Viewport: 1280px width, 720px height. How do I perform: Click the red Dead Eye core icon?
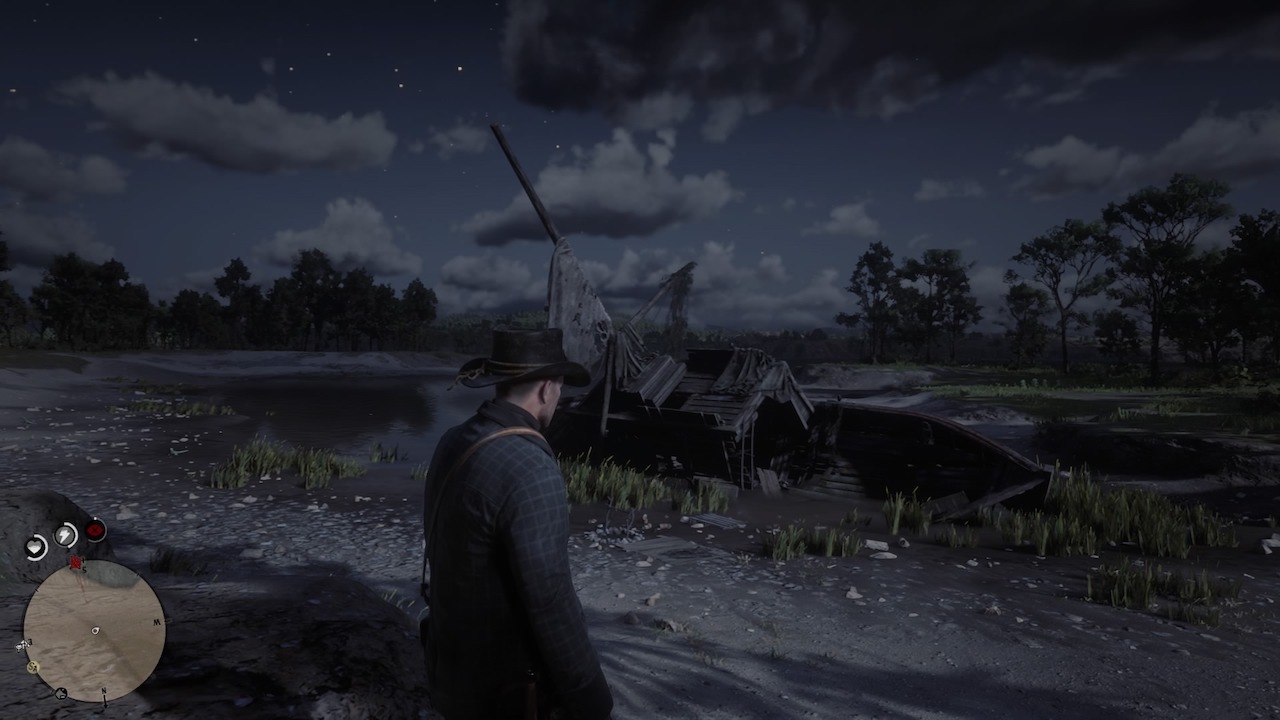click(95, 530)
